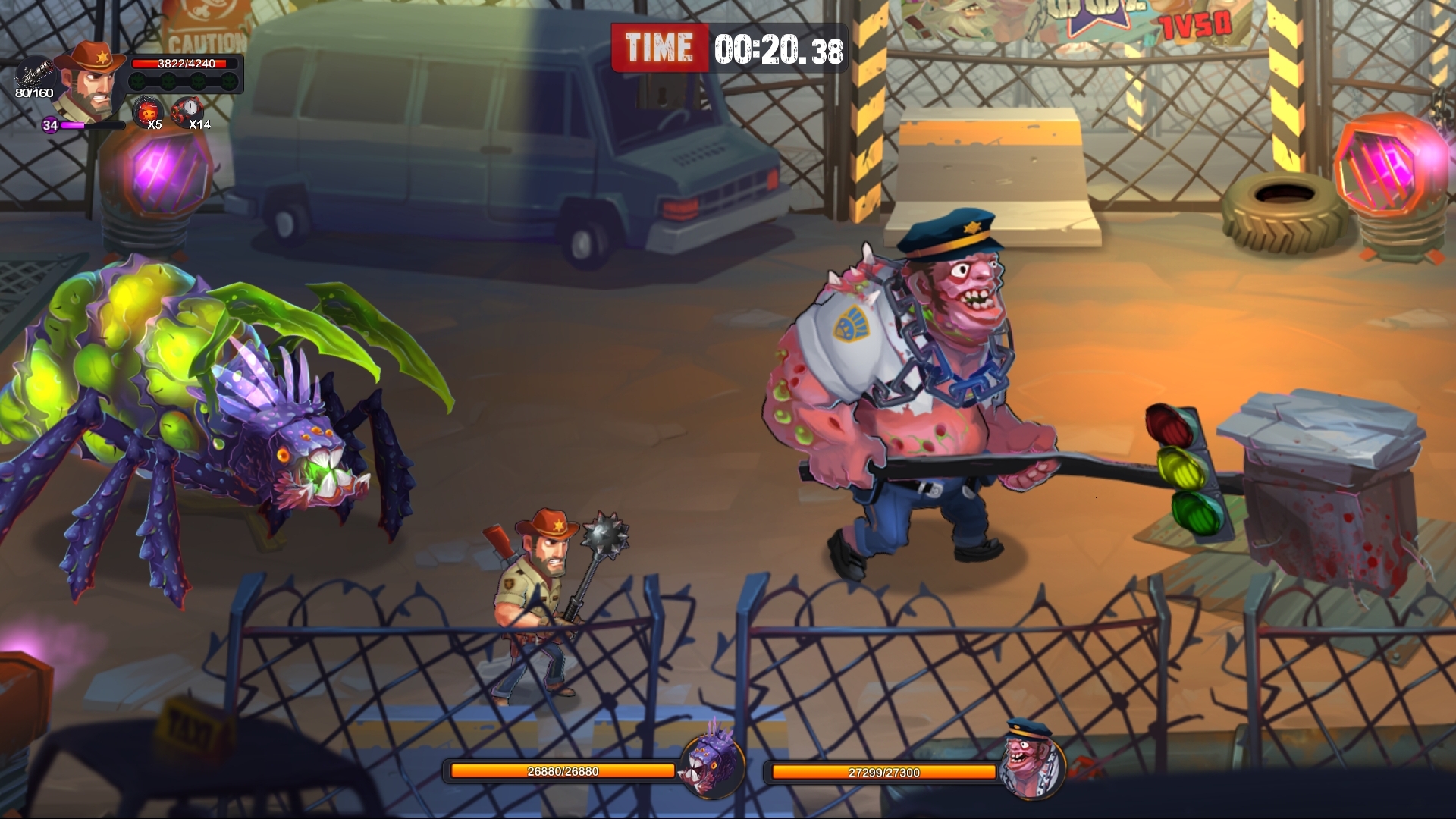Click the spider boss health bar 26880/26880
This screenshot has width=1456, height=819.
tap(561, 770)
